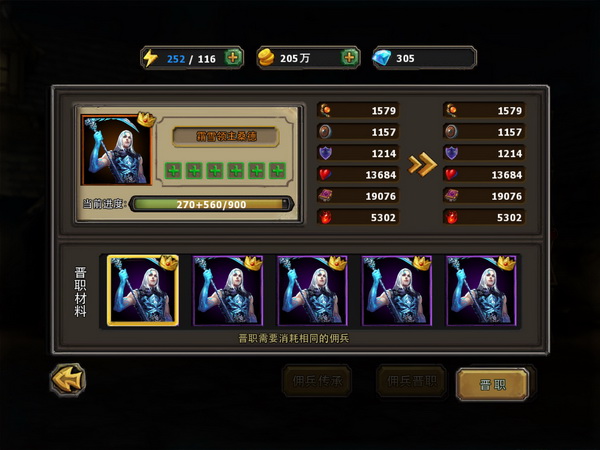Click the blue diamond currency icon
Screen dimensions: 600x450
point(383,58)
